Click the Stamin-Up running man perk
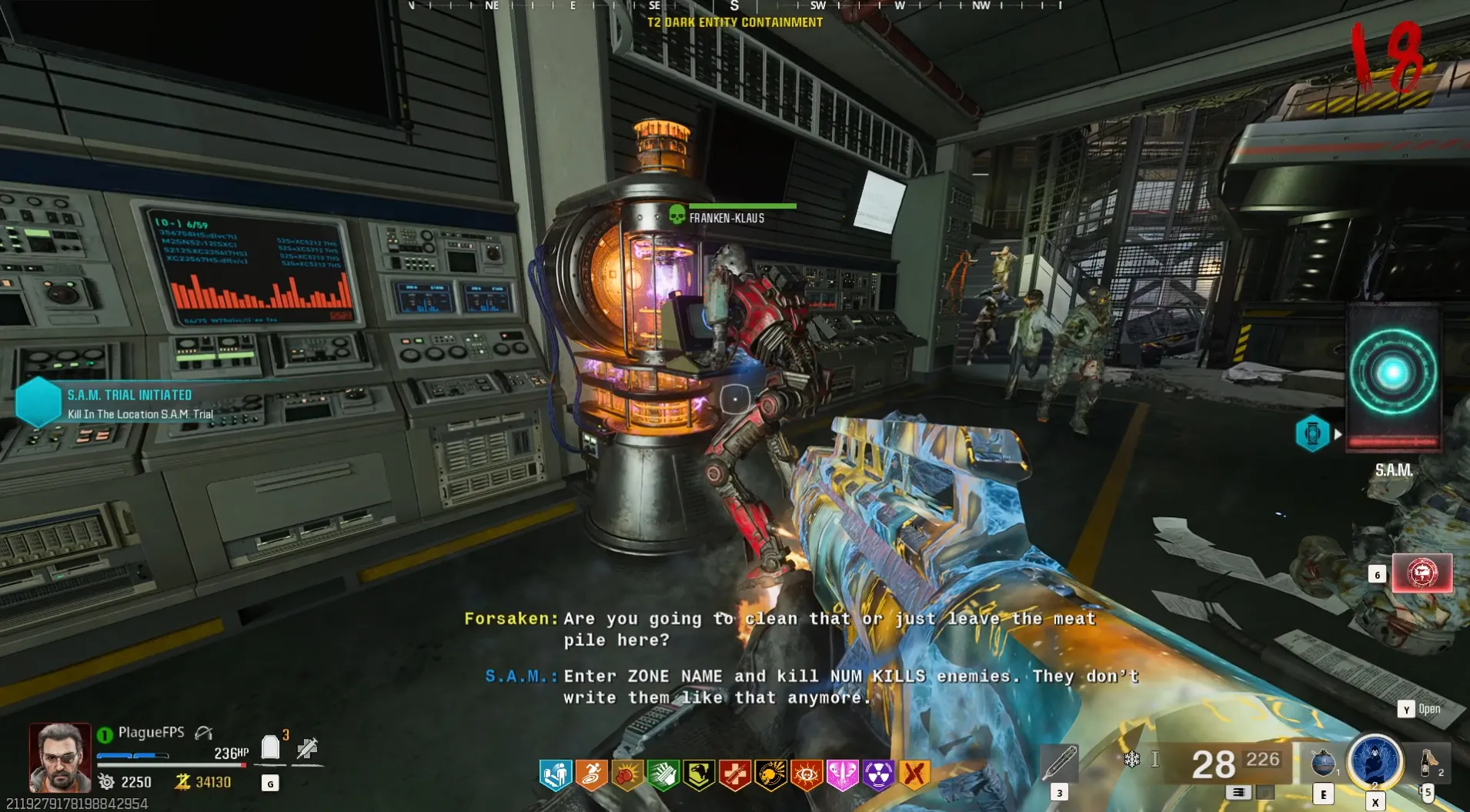1470x812 pixels. click(x=591, y=775)
